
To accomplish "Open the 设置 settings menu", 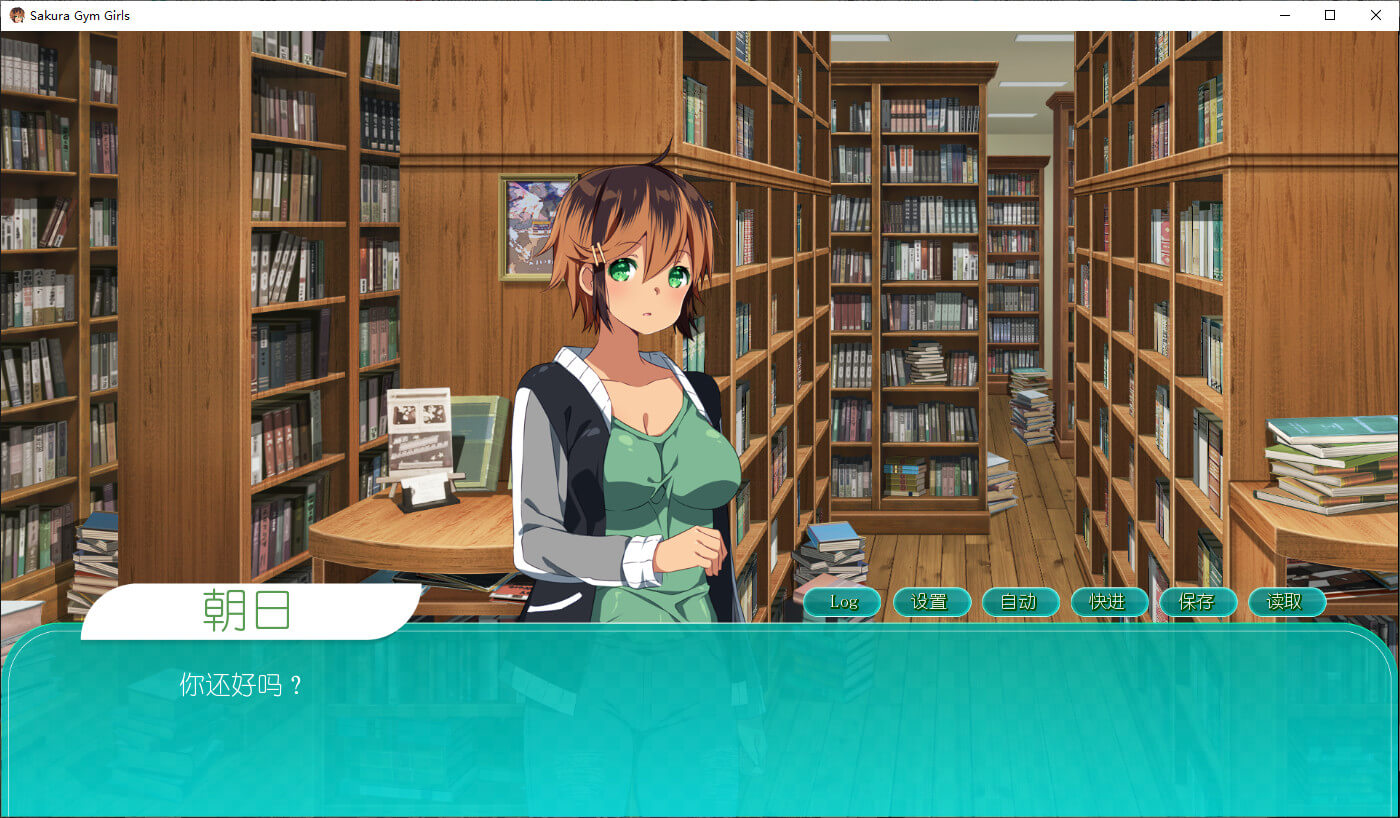I will point(931,602).
